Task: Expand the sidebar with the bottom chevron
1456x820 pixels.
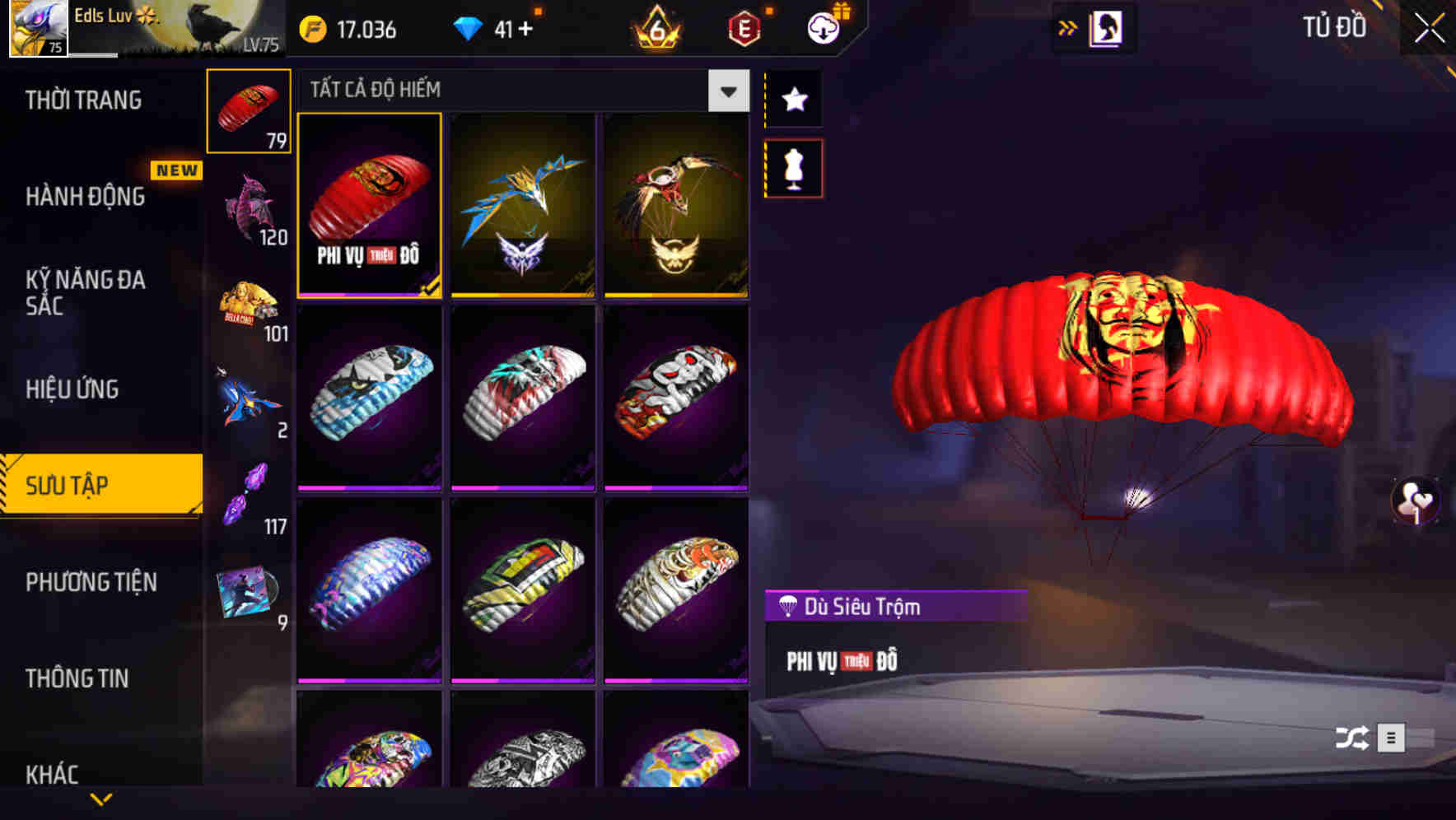Action: pyautogui.click(x=101, y=797)
